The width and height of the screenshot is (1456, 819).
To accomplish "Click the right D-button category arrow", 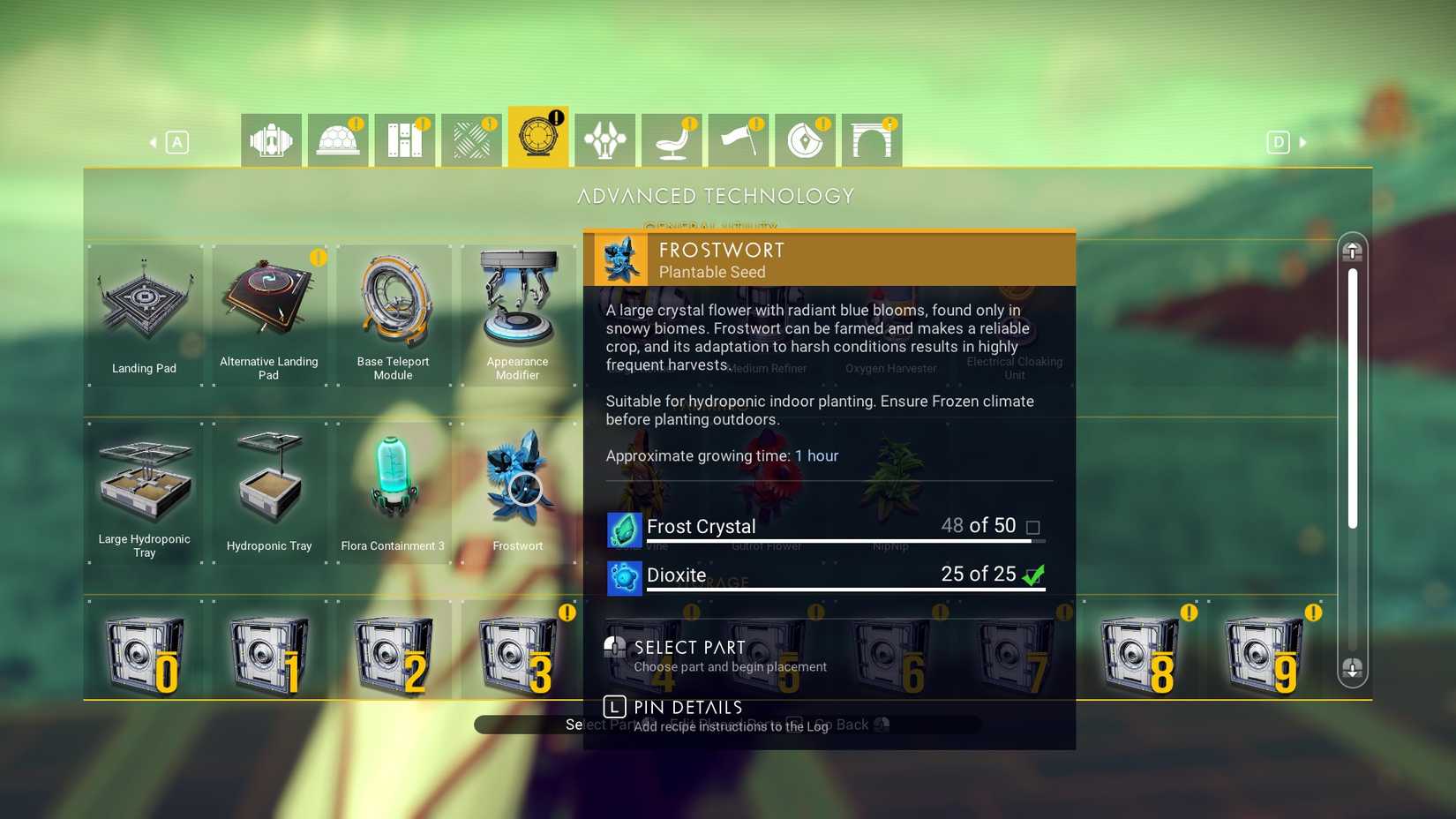I will coord(1279,141).
